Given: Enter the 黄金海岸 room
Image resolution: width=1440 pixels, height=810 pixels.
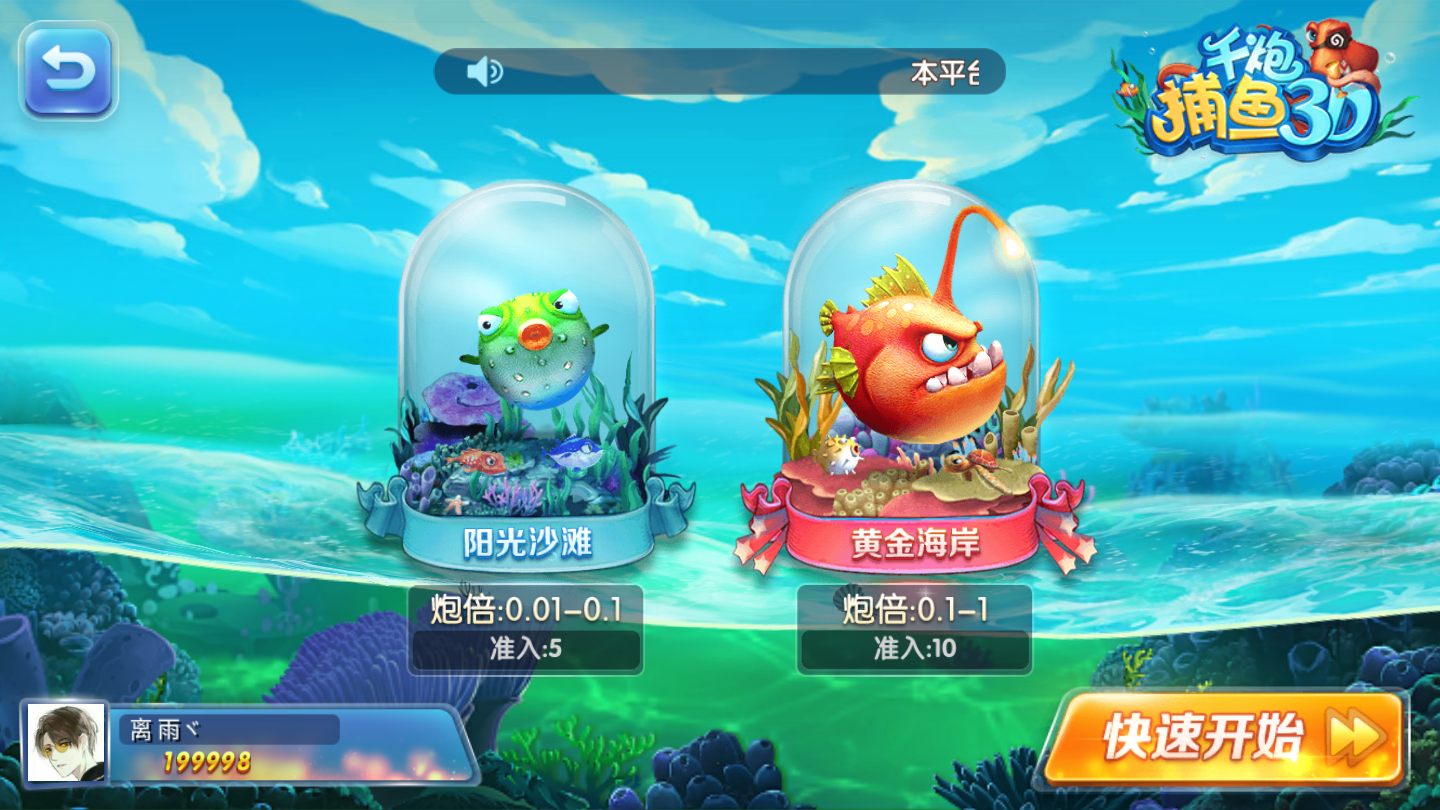Looking at the screenshot, I should point(915,400).
